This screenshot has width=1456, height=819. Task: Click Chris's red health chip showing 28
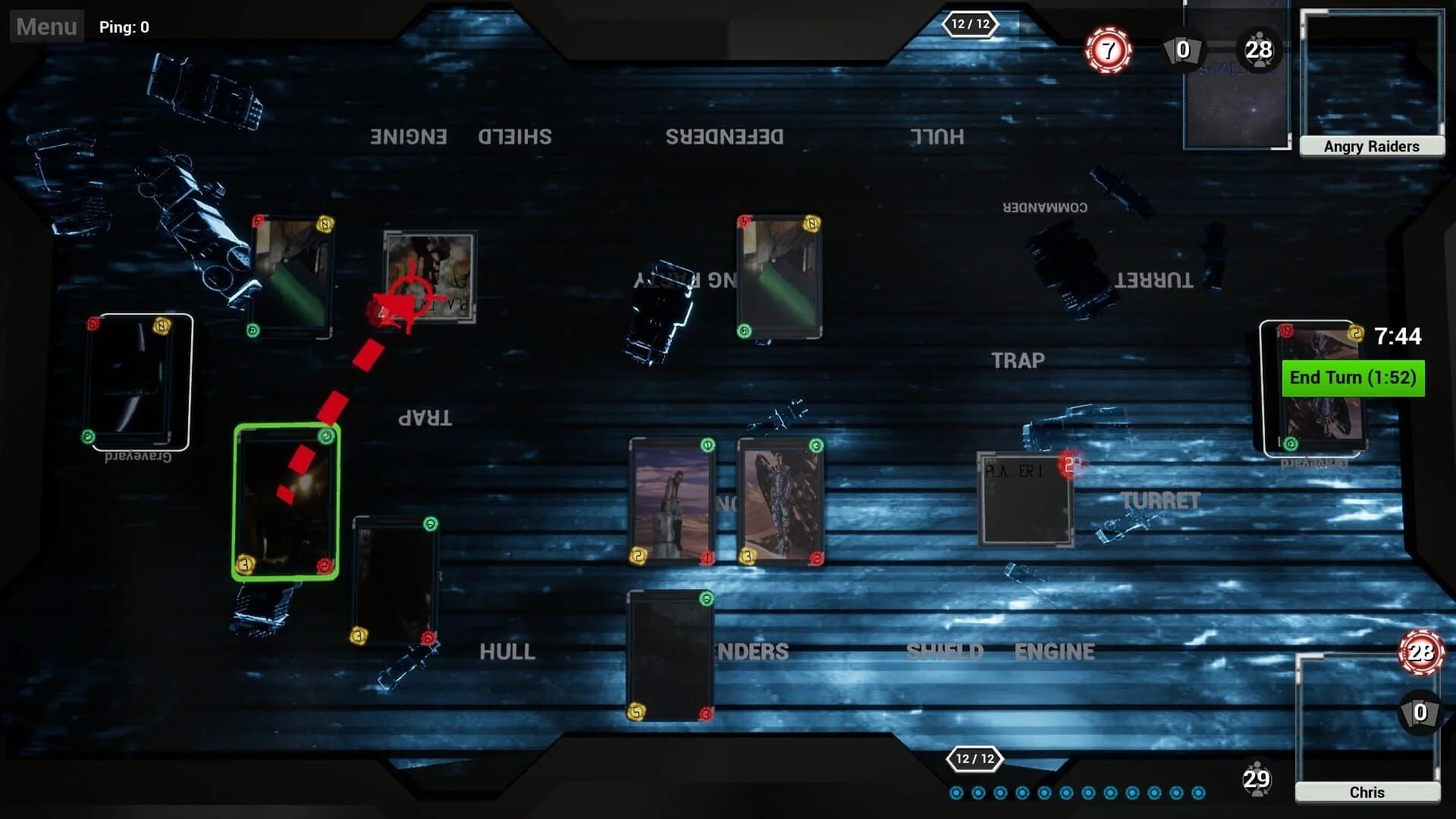[x=1420, y=651]
